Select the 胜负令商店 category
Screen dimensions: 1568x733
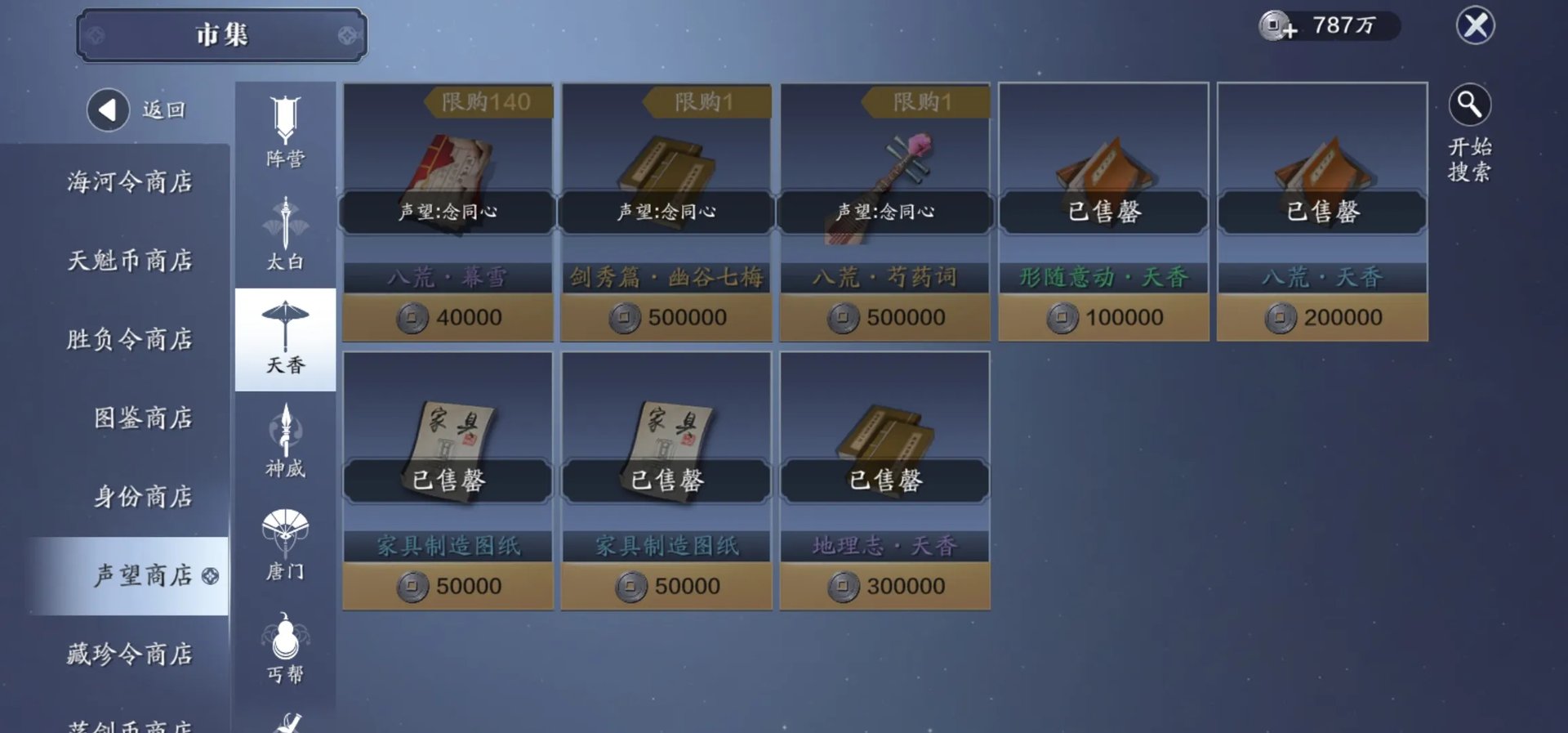click(131, 340)
